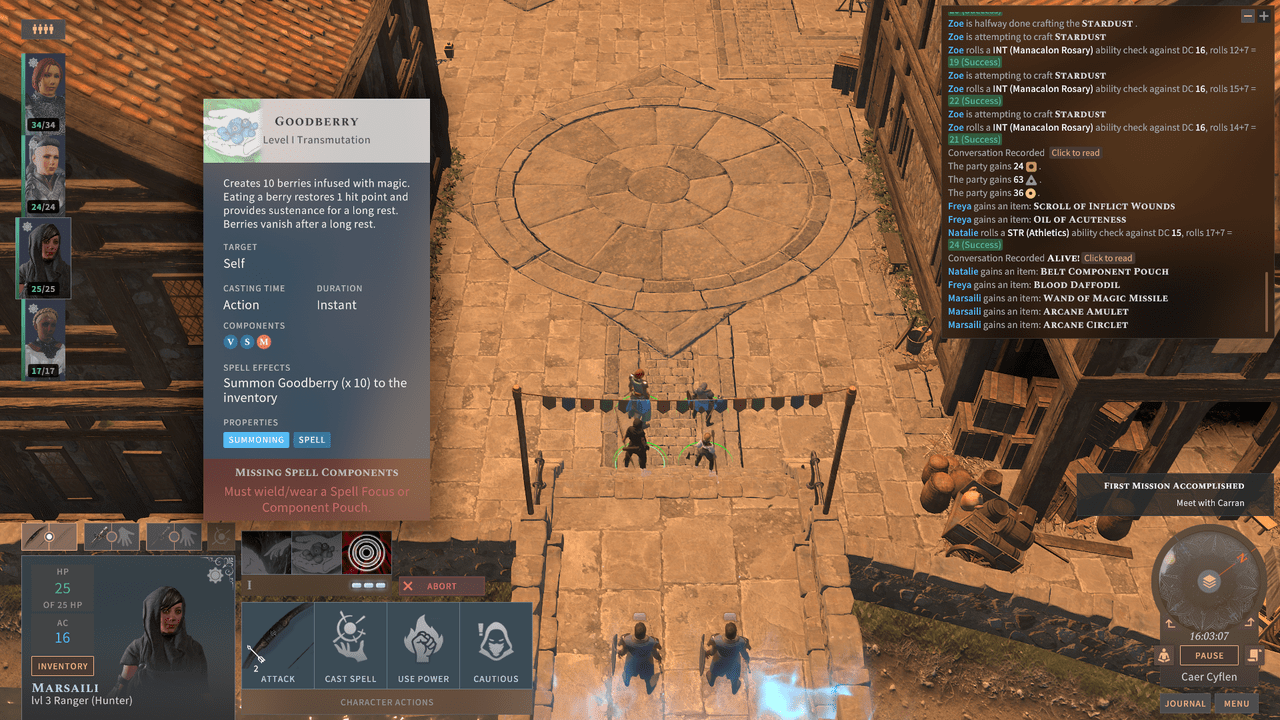Select the Use Power fist icon
The height and width of the screenshot is (720, 1280).
423,643
